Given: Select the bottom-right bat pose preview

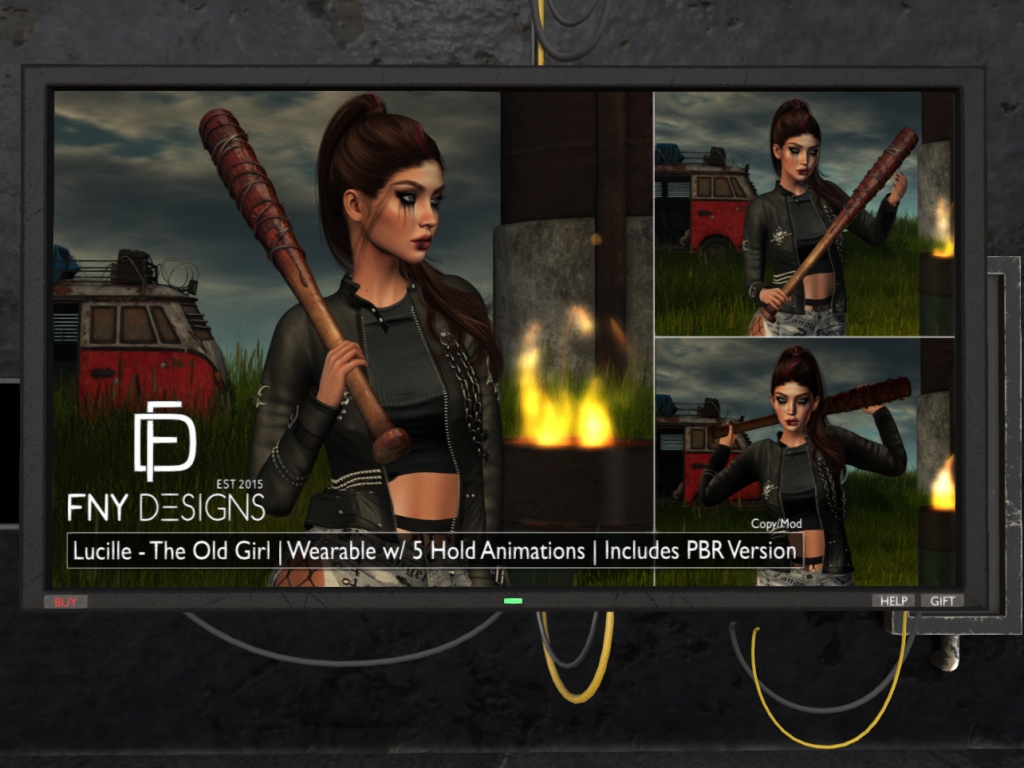Looking at the screenshot, I should coord(804,462).
